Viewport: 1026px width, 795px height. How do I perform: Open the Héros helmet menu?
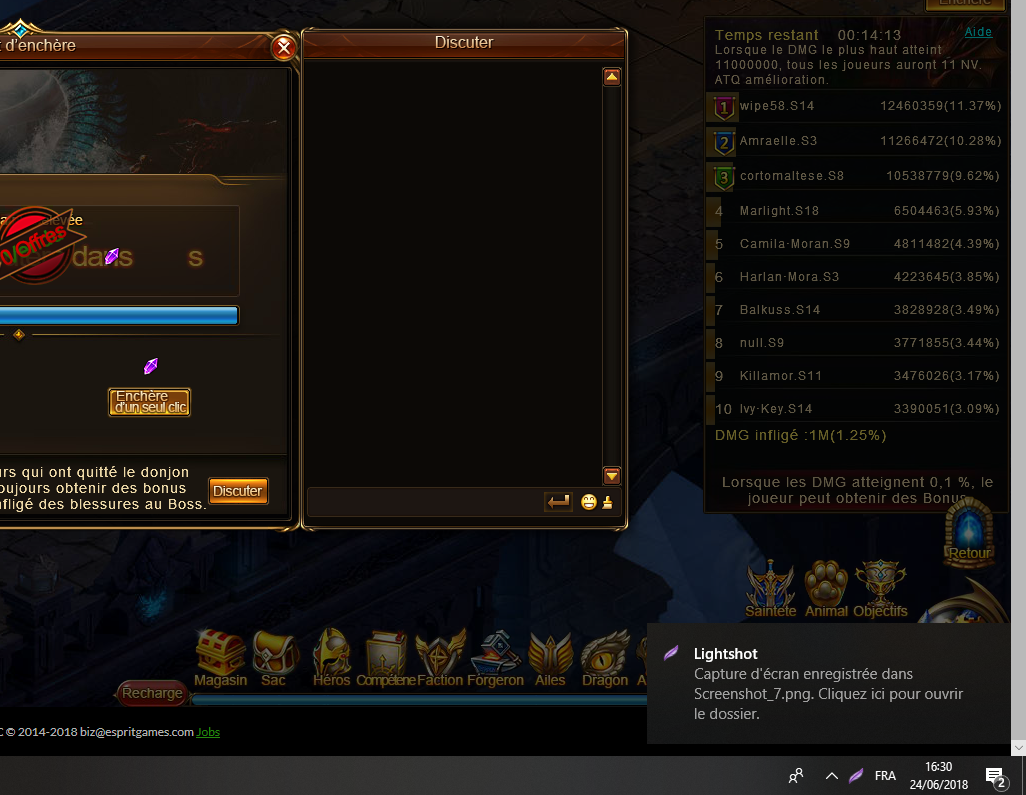[x=331, y=657]
